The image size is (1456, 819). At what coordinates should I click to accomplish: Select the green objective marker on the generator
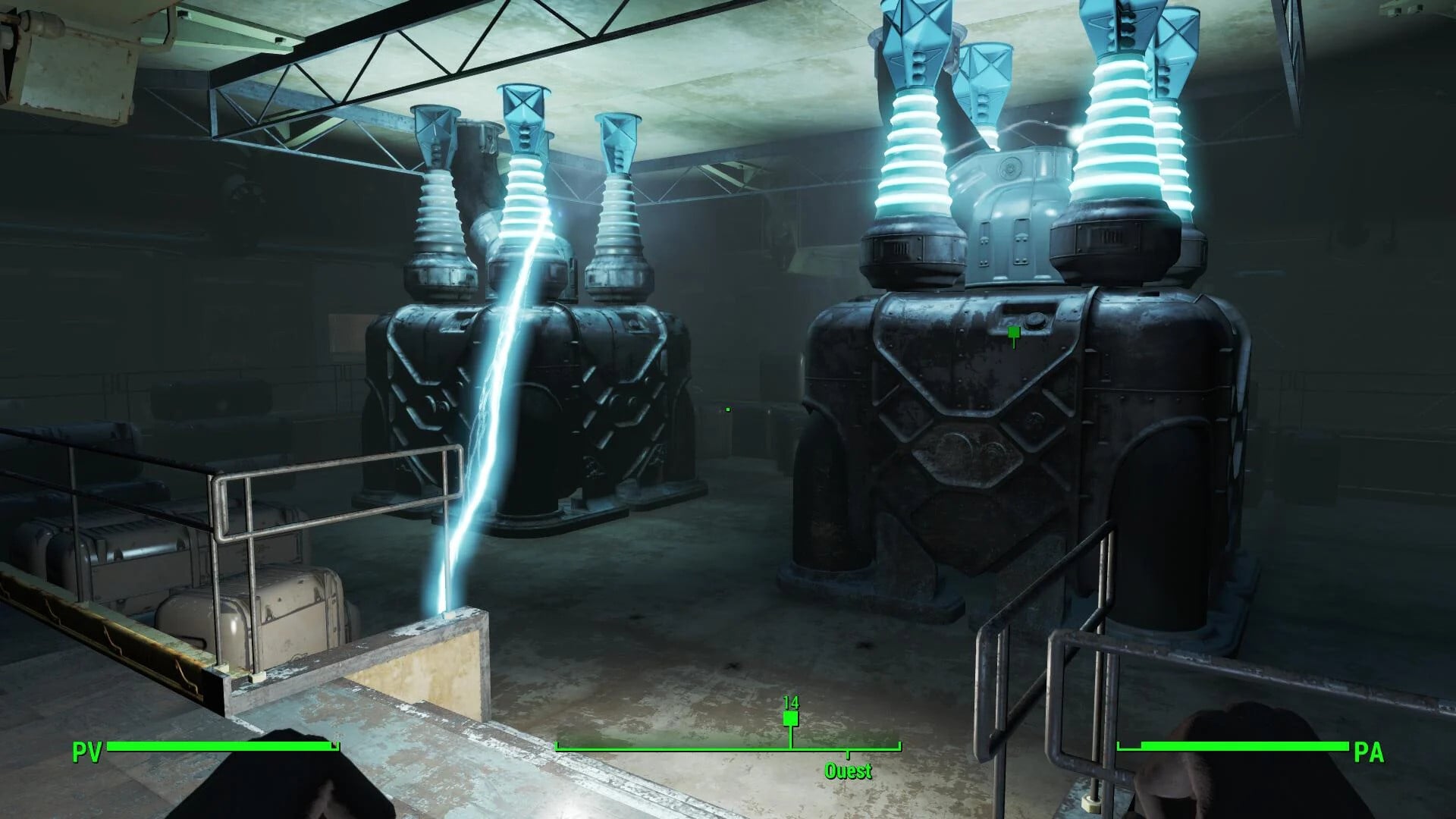click(1014, 334)
